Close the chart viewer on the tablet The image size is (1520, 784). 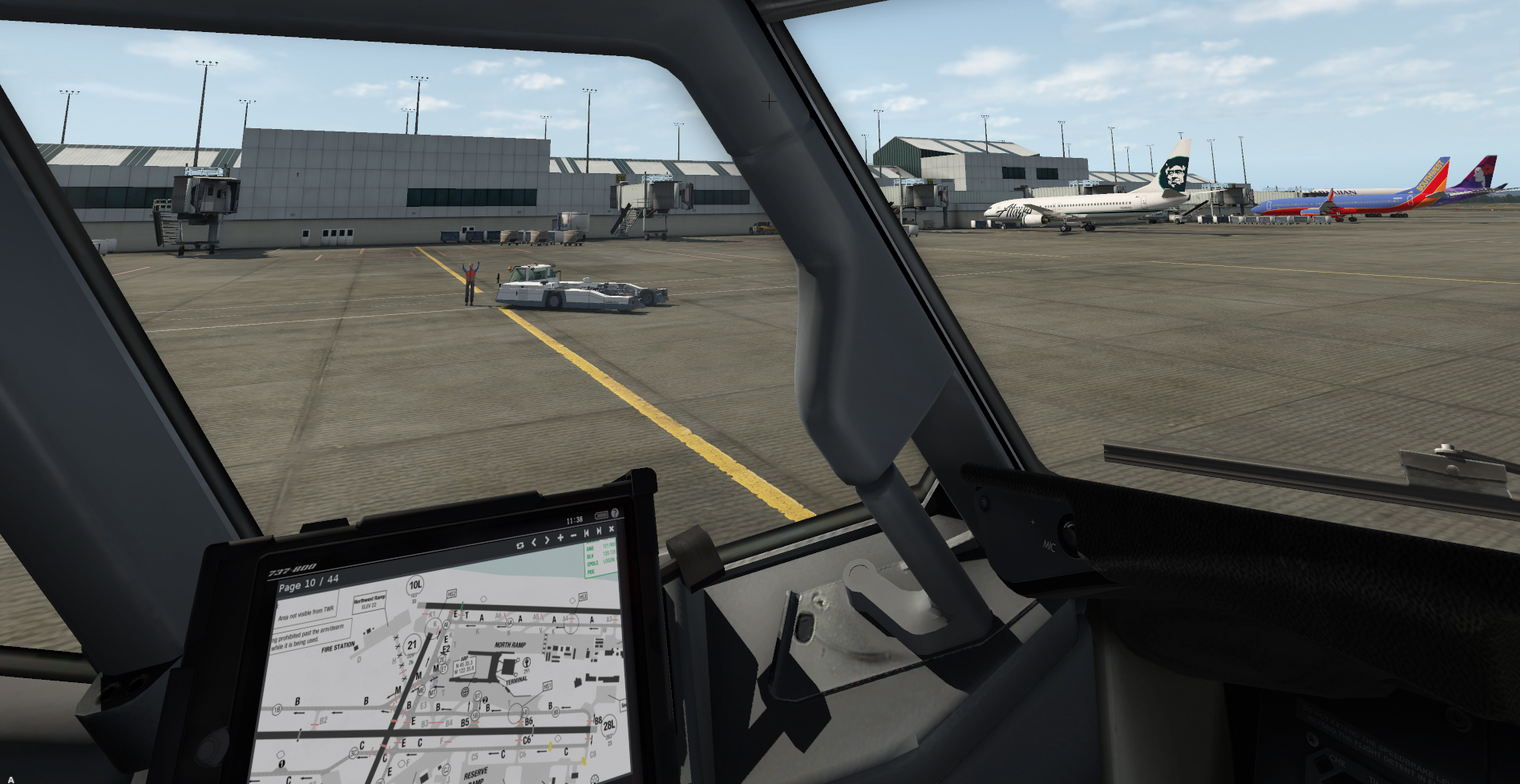coord(612,529)
